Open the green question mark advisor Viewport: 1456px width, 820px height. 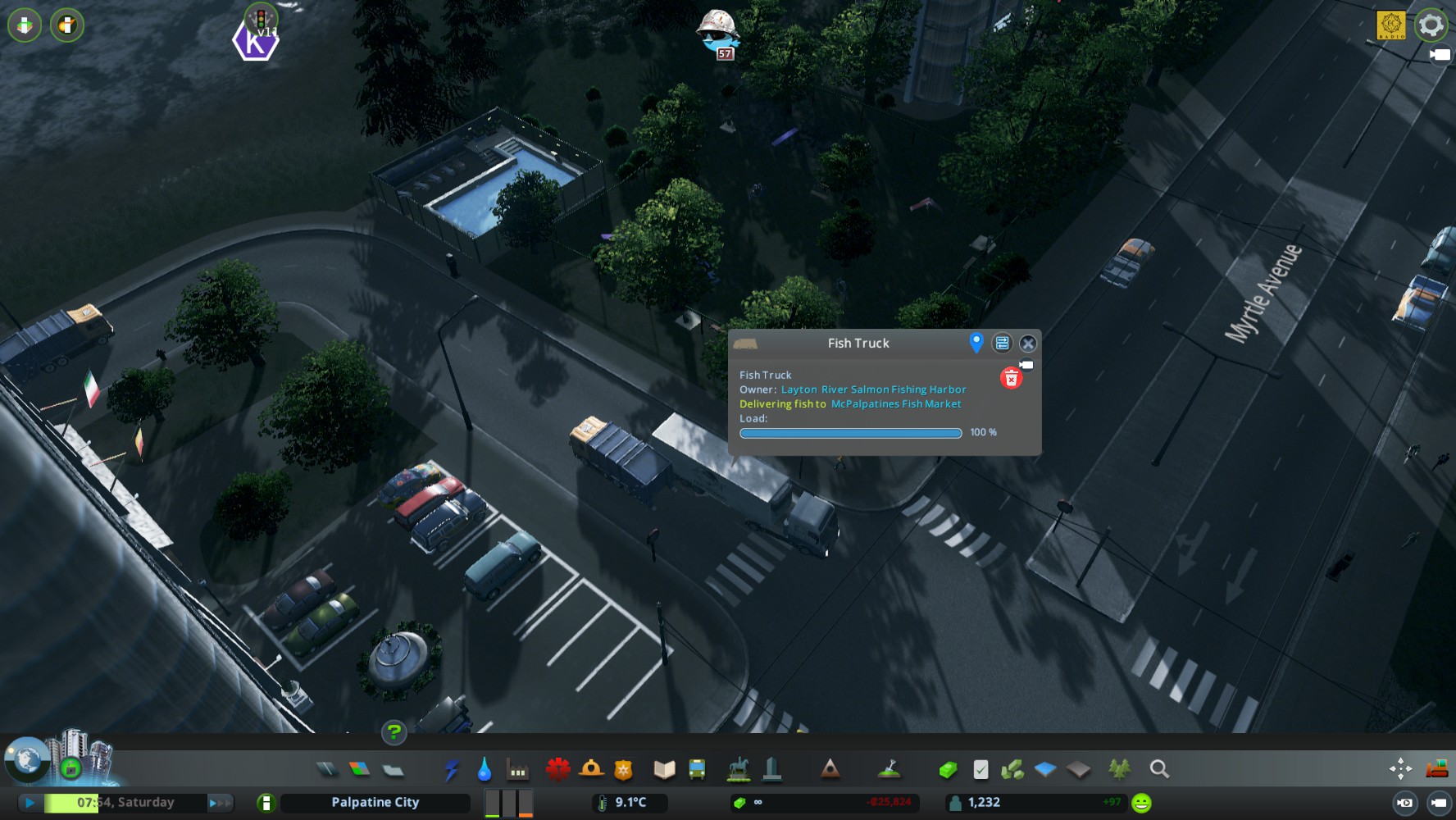[x=394, y=731]
